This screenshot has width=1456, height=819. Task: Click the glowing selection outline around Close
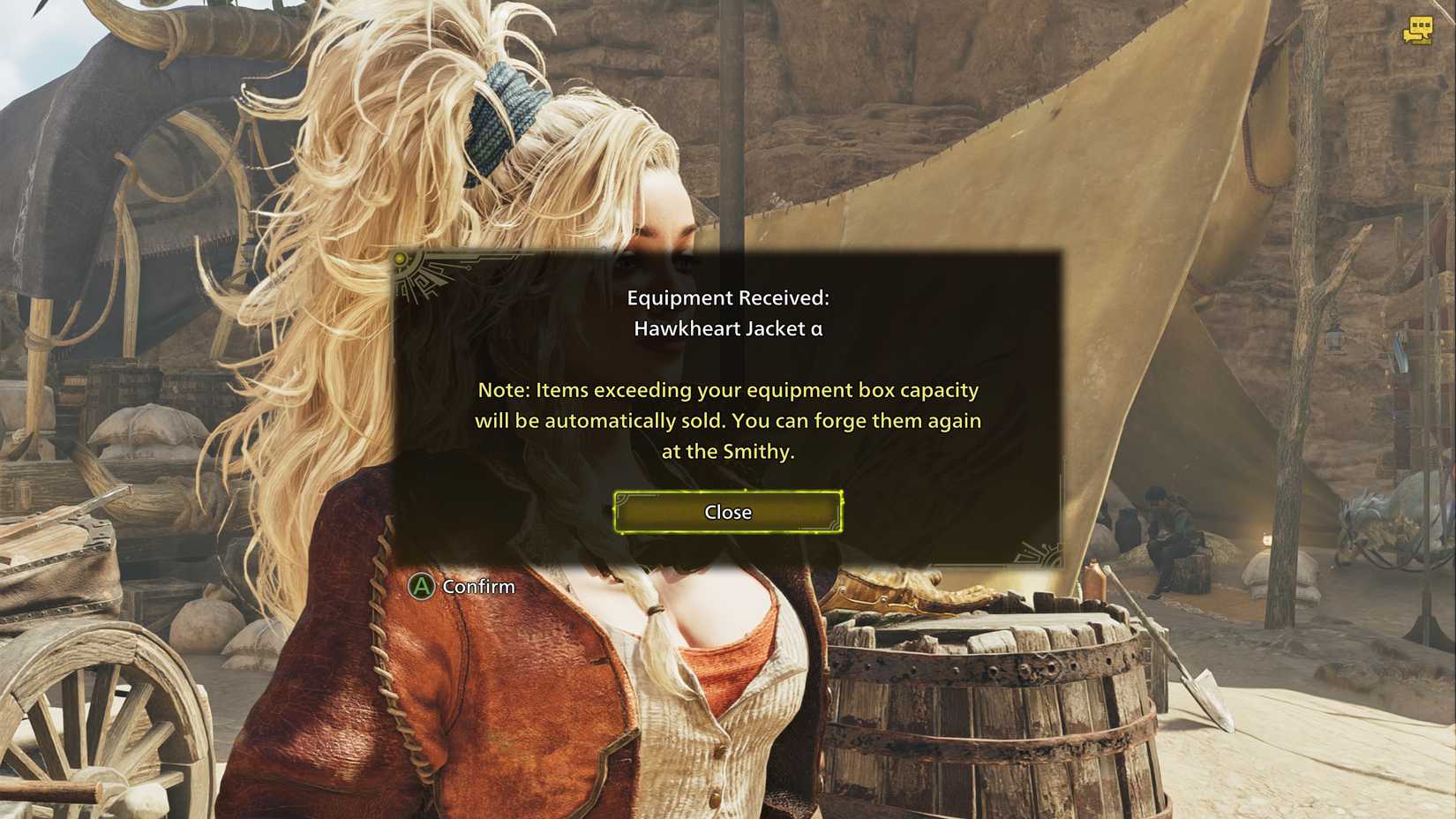pos(726,492)
